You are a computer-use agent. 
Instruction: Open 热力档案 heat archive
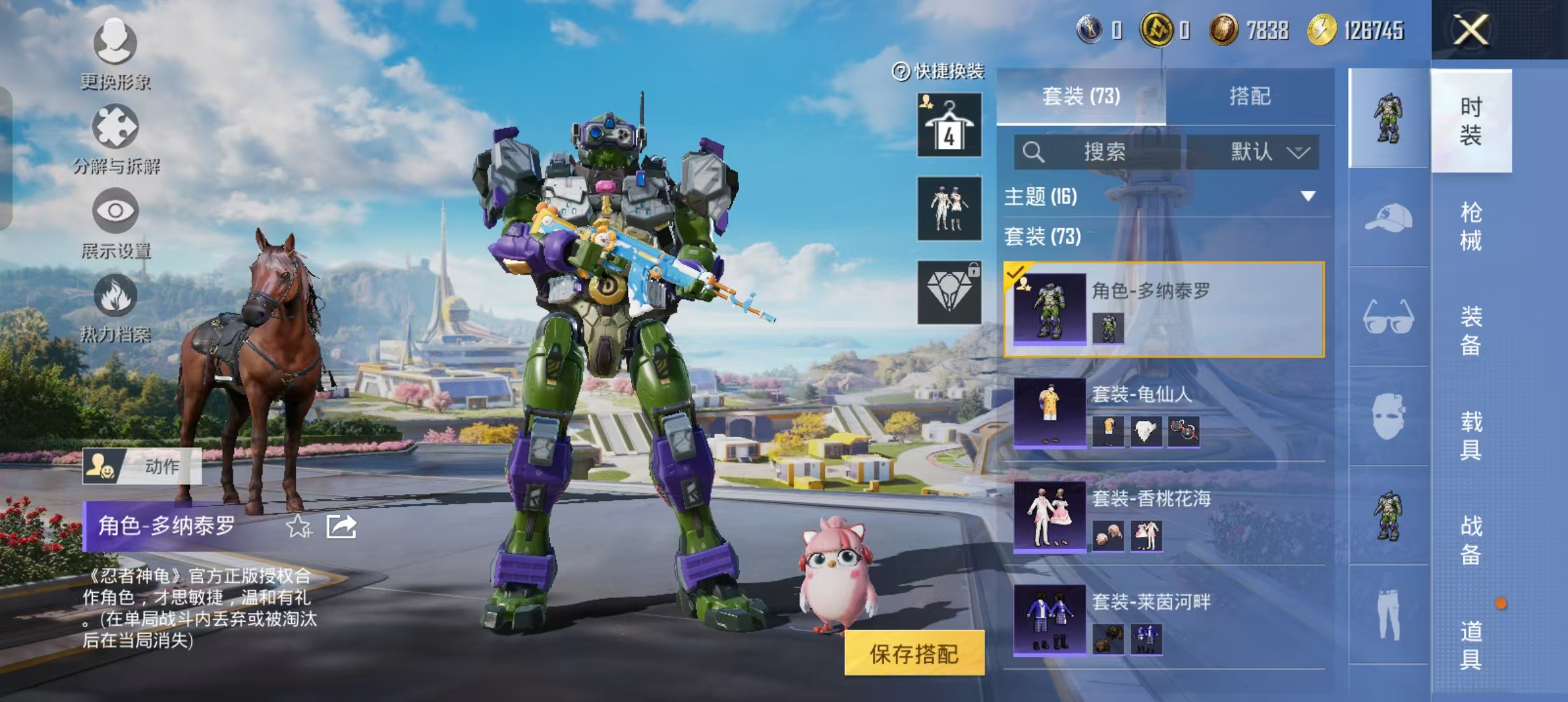[x=115, y=307]
